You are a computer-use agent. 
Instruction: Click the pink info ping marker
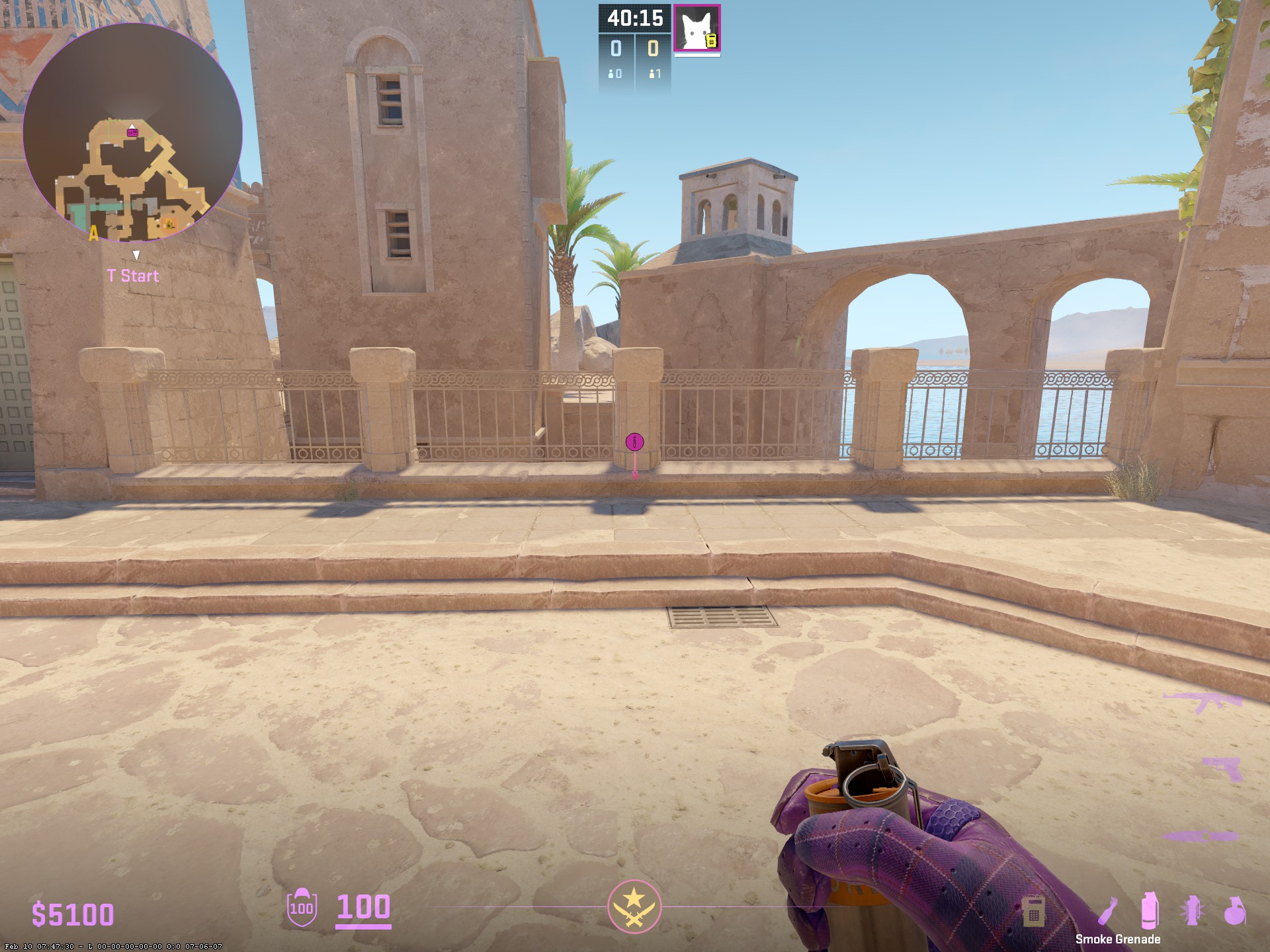coord(634,442)
